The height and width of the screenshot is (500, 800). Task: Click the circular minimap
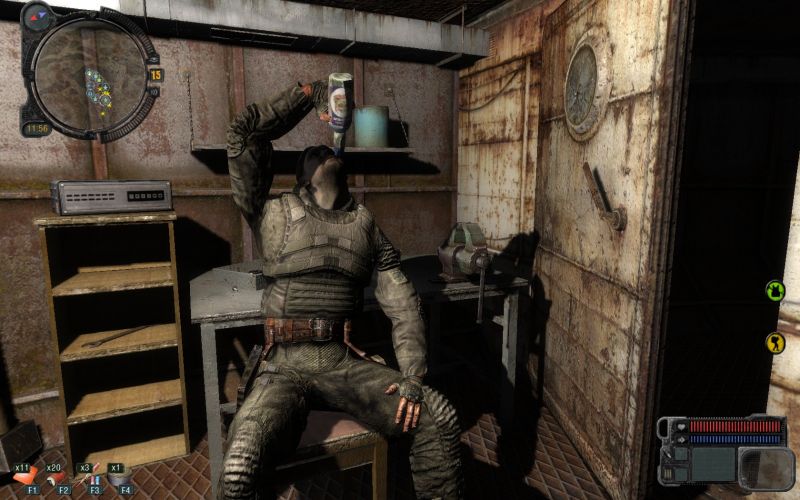pyautogui.click(x=88, y=71)
